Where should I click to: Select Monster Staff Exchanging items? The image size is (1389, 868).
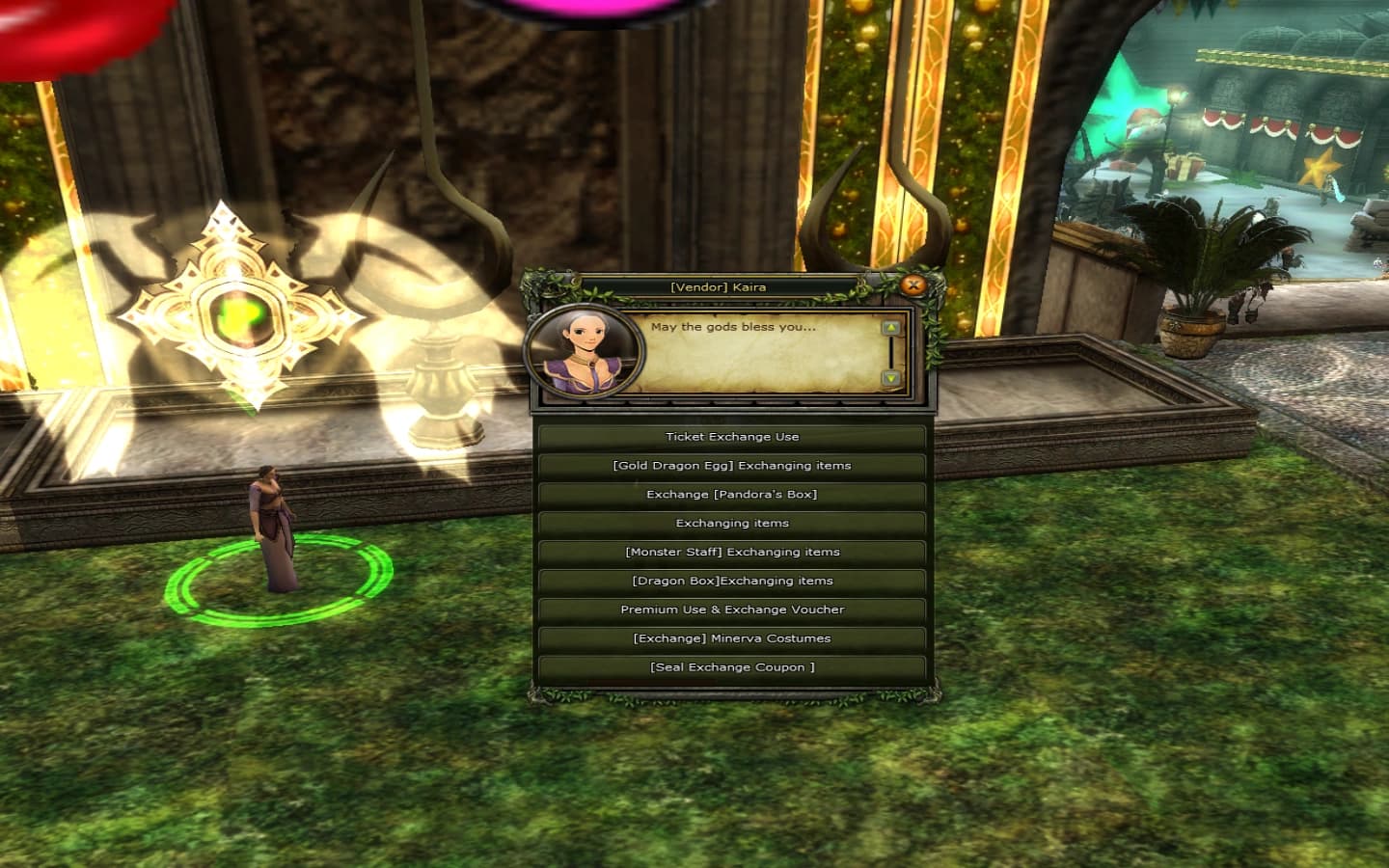(731, 553)
